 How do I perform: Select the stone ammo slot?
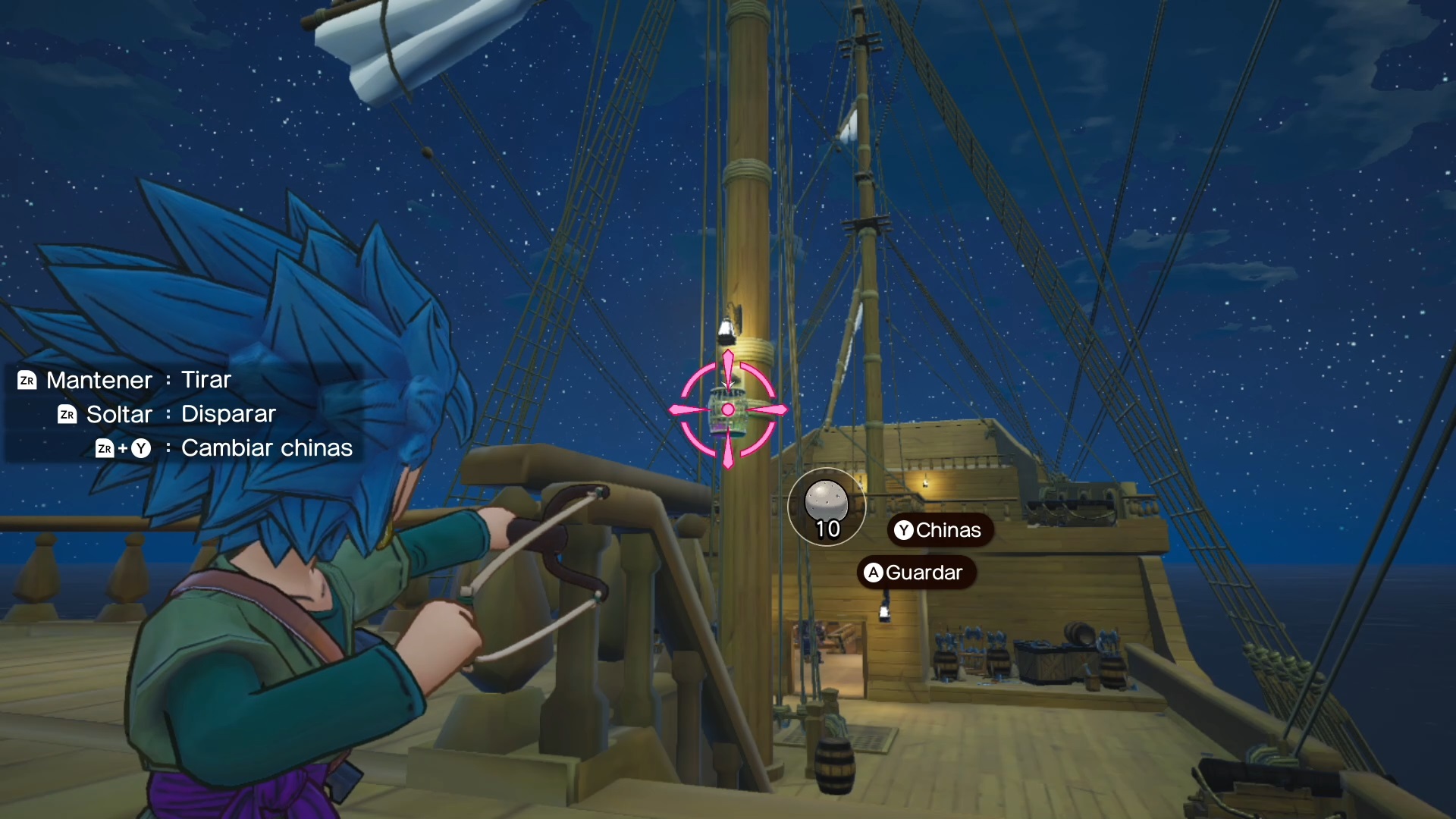(826, 507)
